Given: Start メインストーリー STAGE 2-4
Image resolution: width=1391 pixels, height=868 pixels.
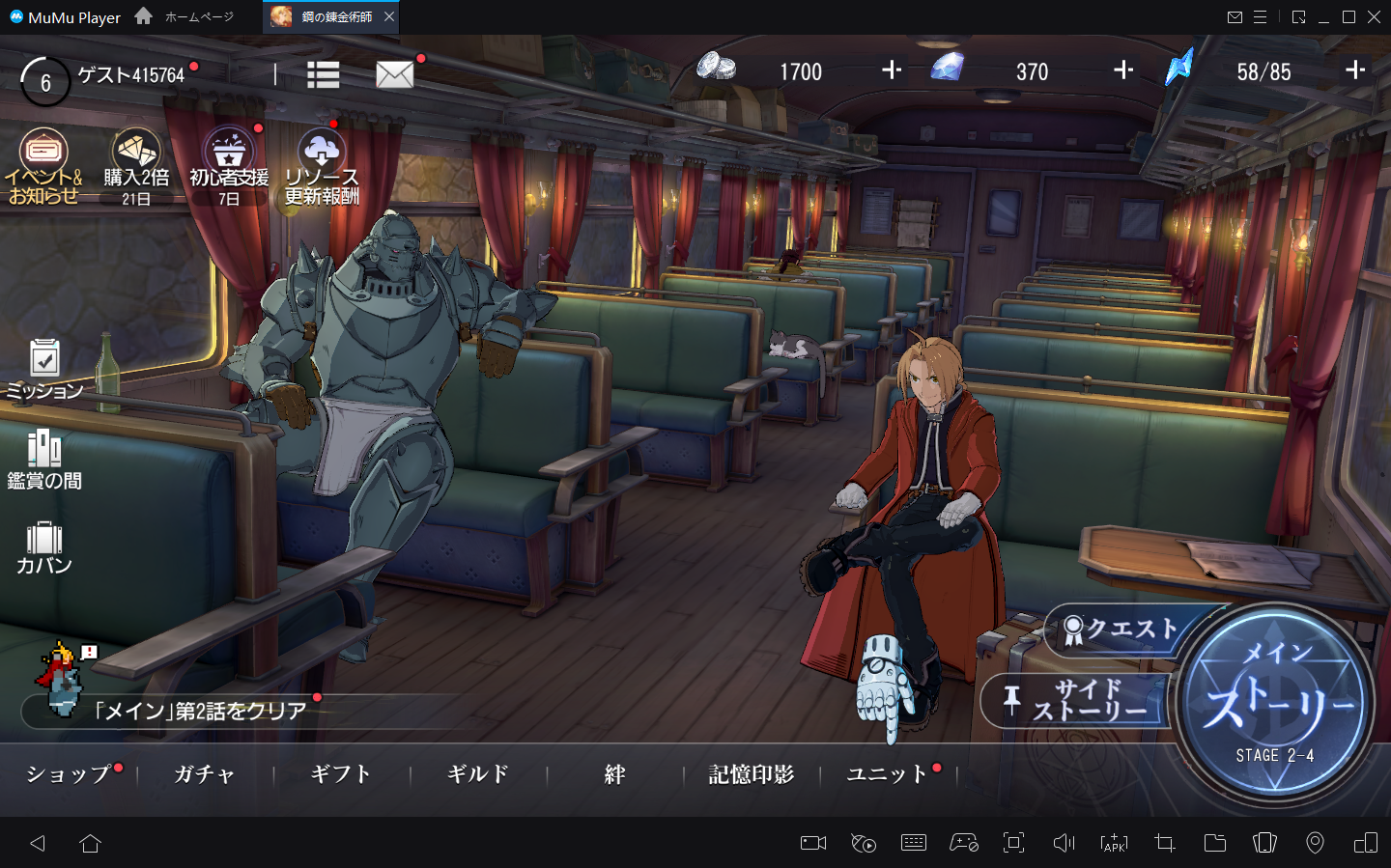Looking at the screenshot, I should pyautogui.click(x=1275, y=704).
